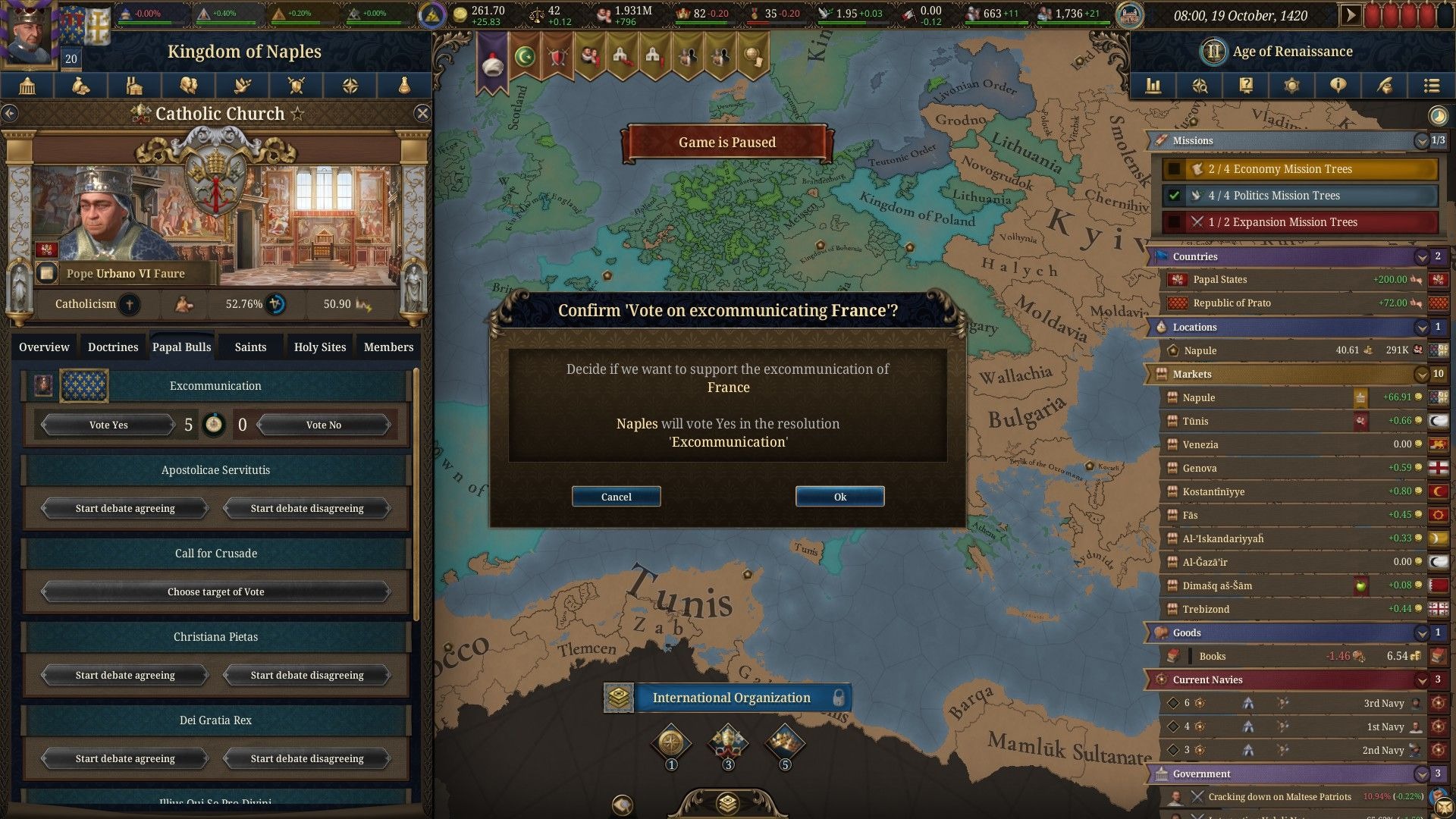Screen dimensions: 1456x819
Task: Open the Holy Sites tab
Action: 319,347
